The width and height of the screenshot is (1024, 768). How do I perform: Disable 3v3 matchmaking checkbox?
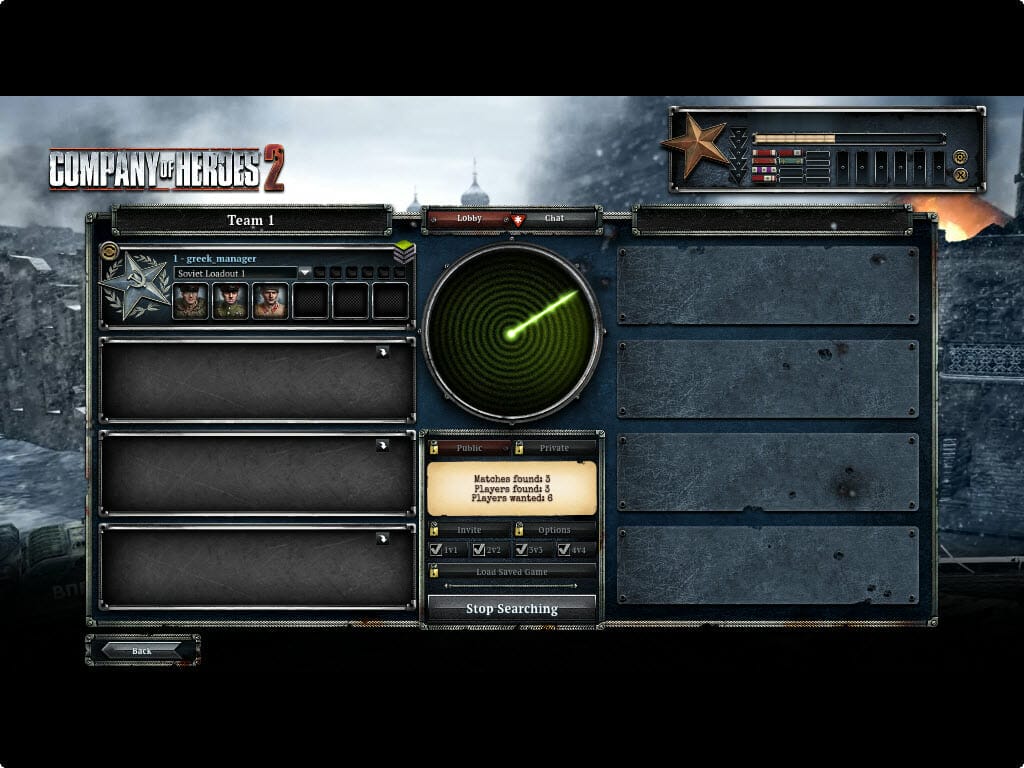coord(521,549)
